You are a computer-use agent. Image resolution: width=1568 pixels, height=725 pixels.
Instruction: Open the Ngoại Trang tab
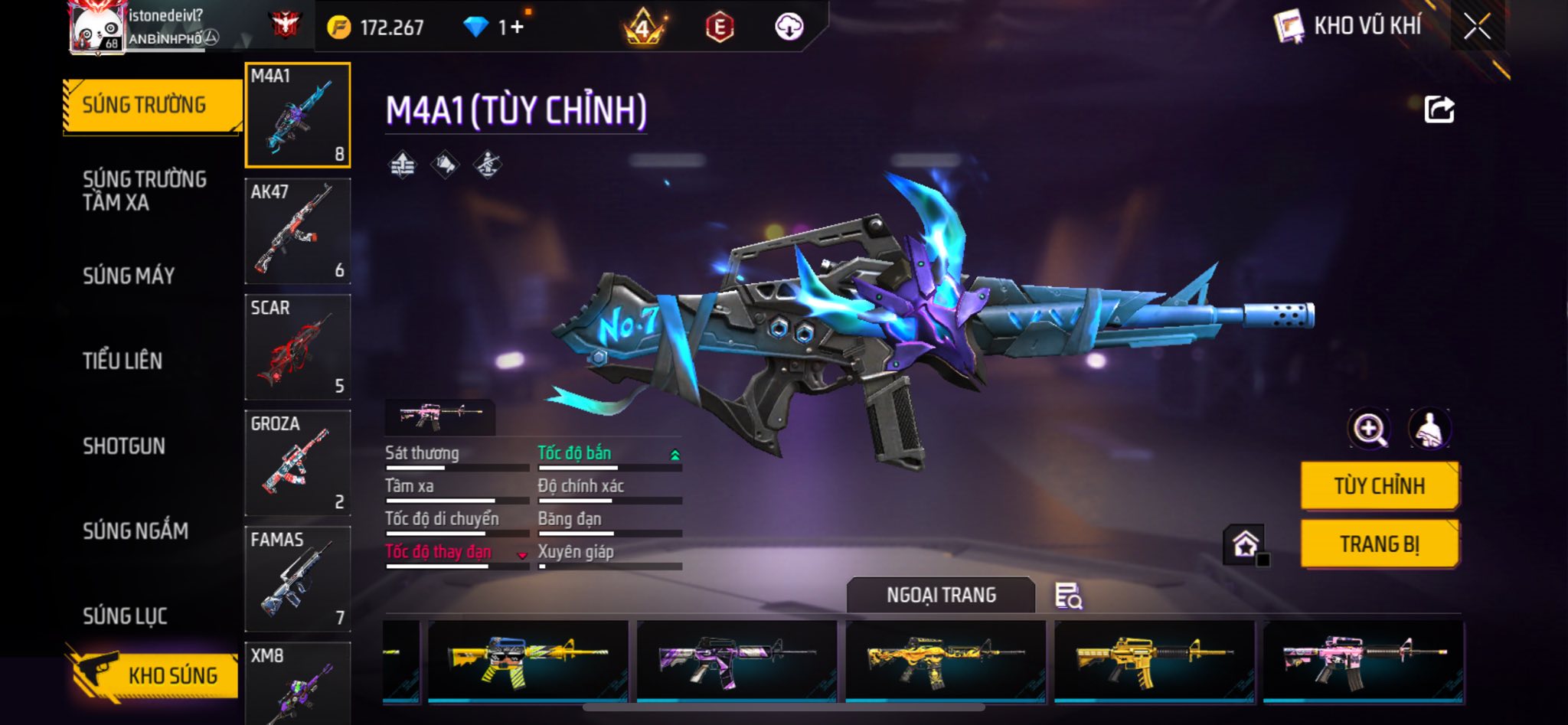pos(941,595)
